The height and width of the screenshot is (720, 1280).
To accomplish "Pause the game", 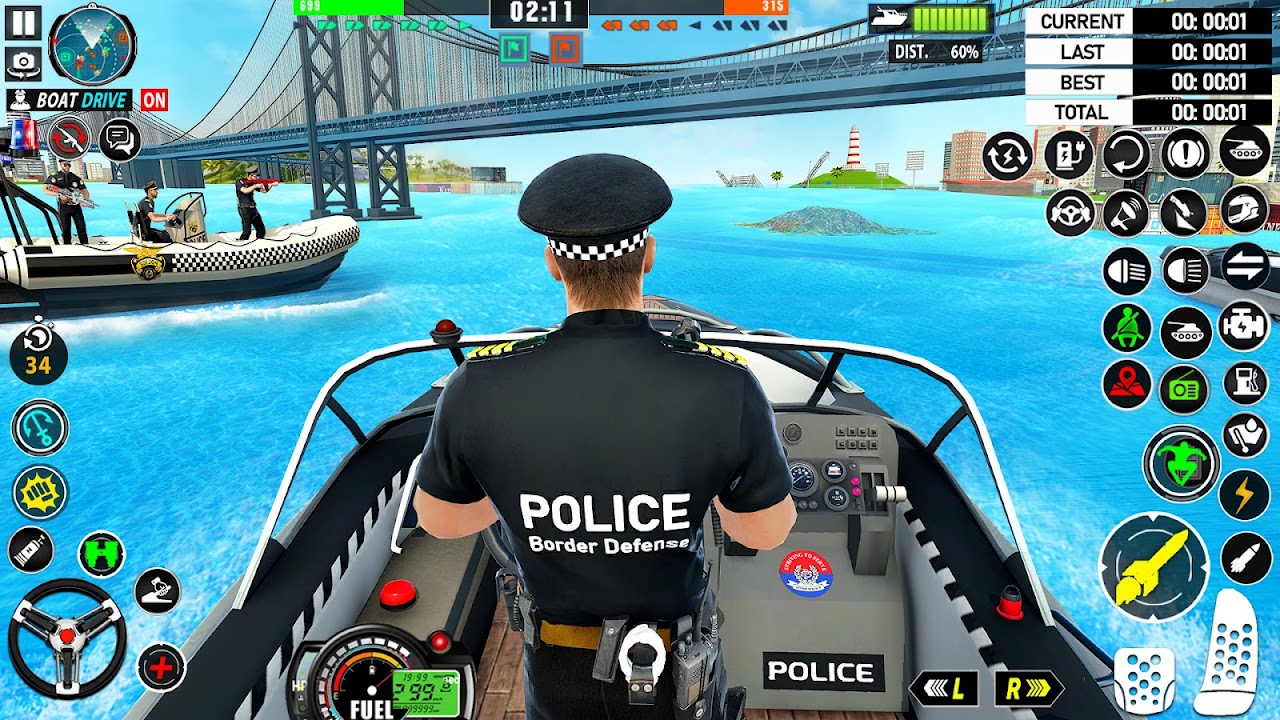I will (21, 22).
